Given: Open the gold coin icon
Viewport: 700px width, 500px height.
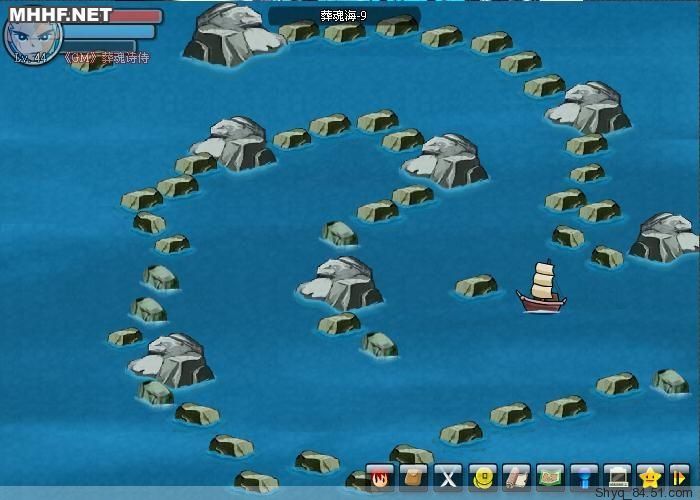Looking at the screenshot, I should click(483, 478).
